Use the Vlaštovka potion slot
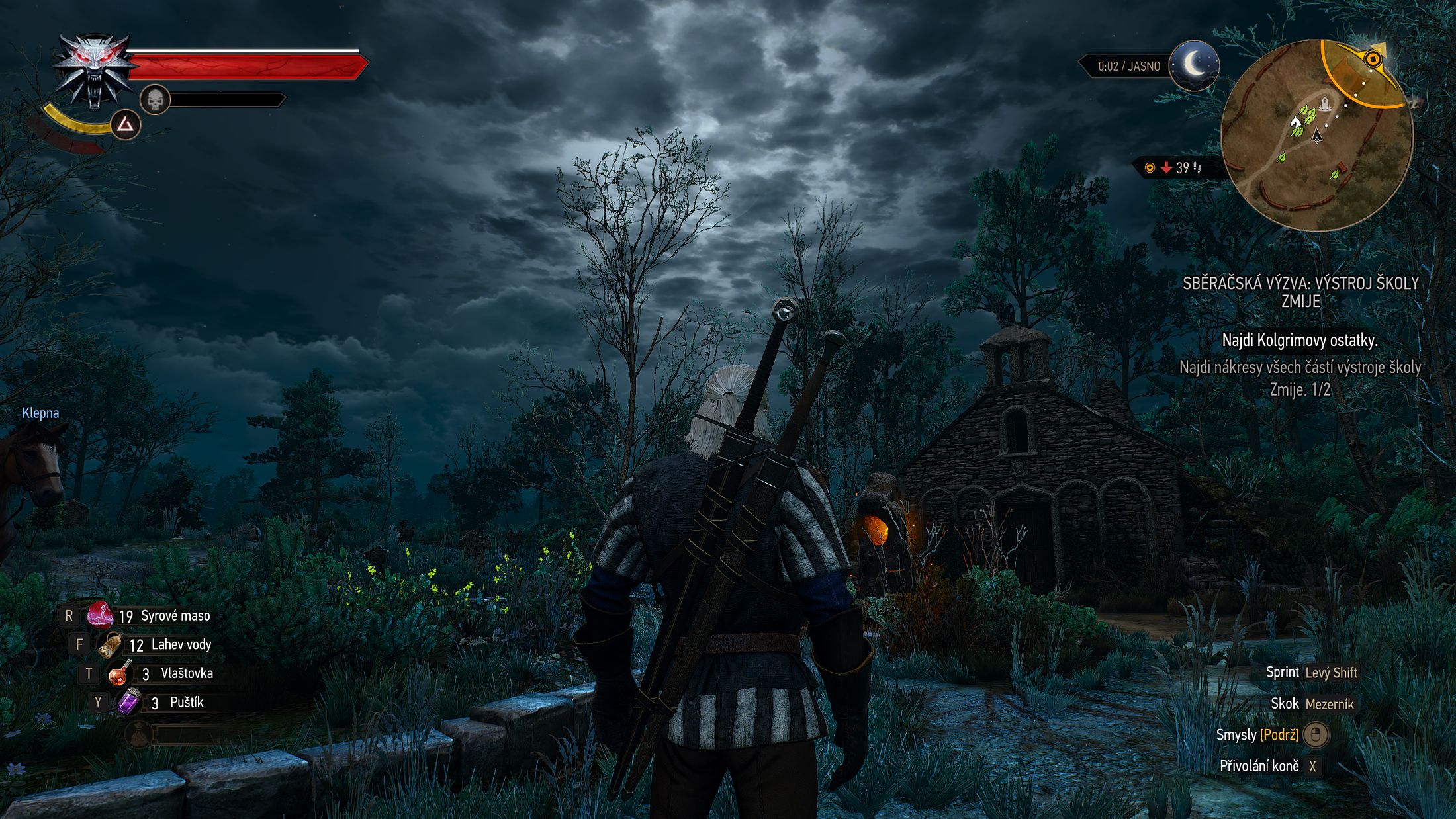This screenshot has height=819, width=1456. (x=120, y=673)
